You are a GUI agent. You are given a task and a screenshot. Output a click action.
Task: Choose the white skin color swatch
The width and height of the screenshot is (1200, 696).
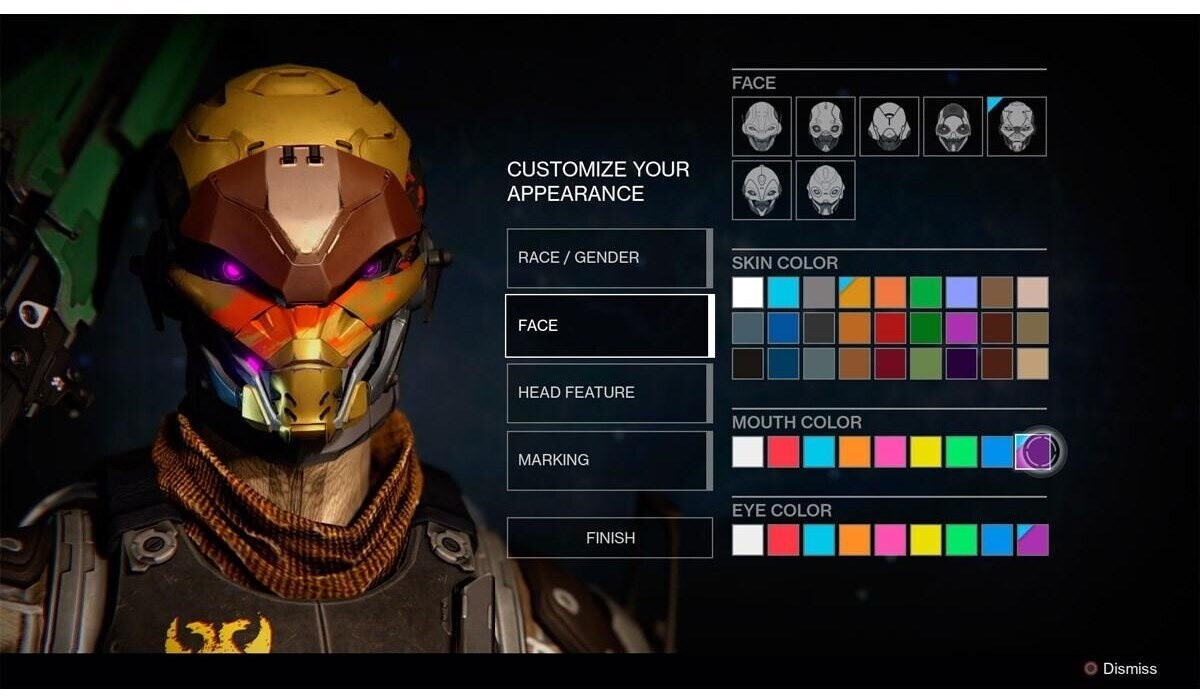click(x=748, y=293)
